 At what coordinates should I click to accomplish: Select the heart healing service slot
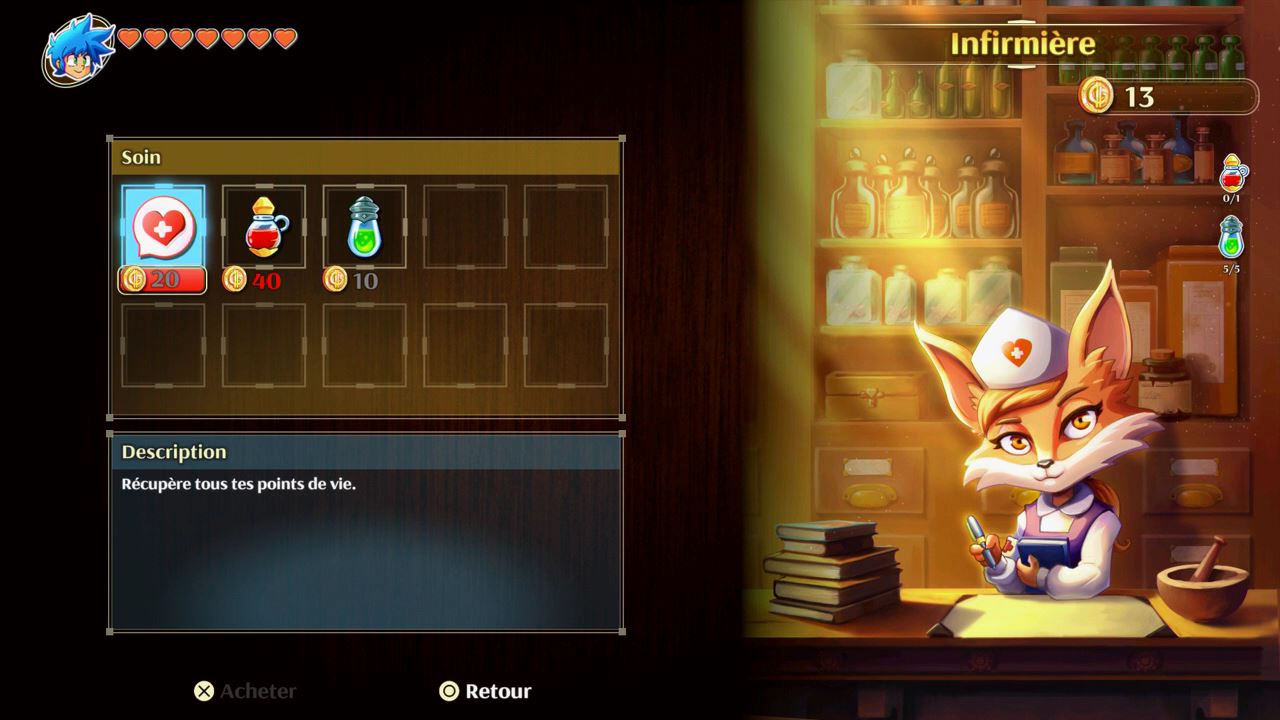pos(163,227)
